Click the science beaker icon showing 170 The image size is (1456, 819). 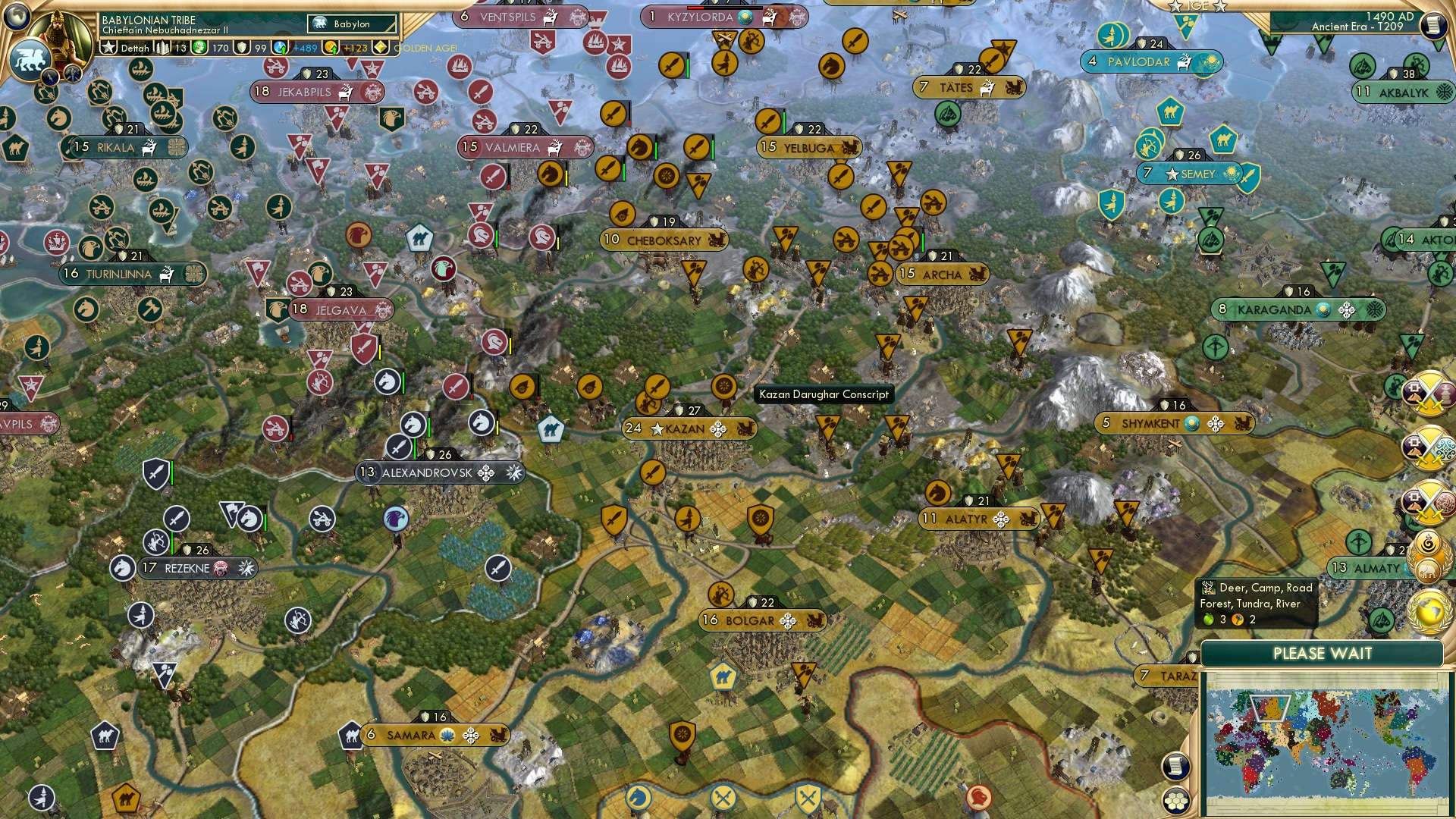(199, 48)
